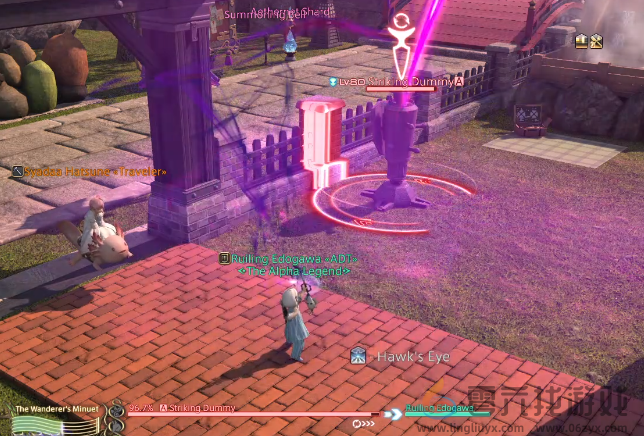This screenshot has height=436, width=644.
Task: Click the Hawk's Eye status icon
Action: (357, 356)
